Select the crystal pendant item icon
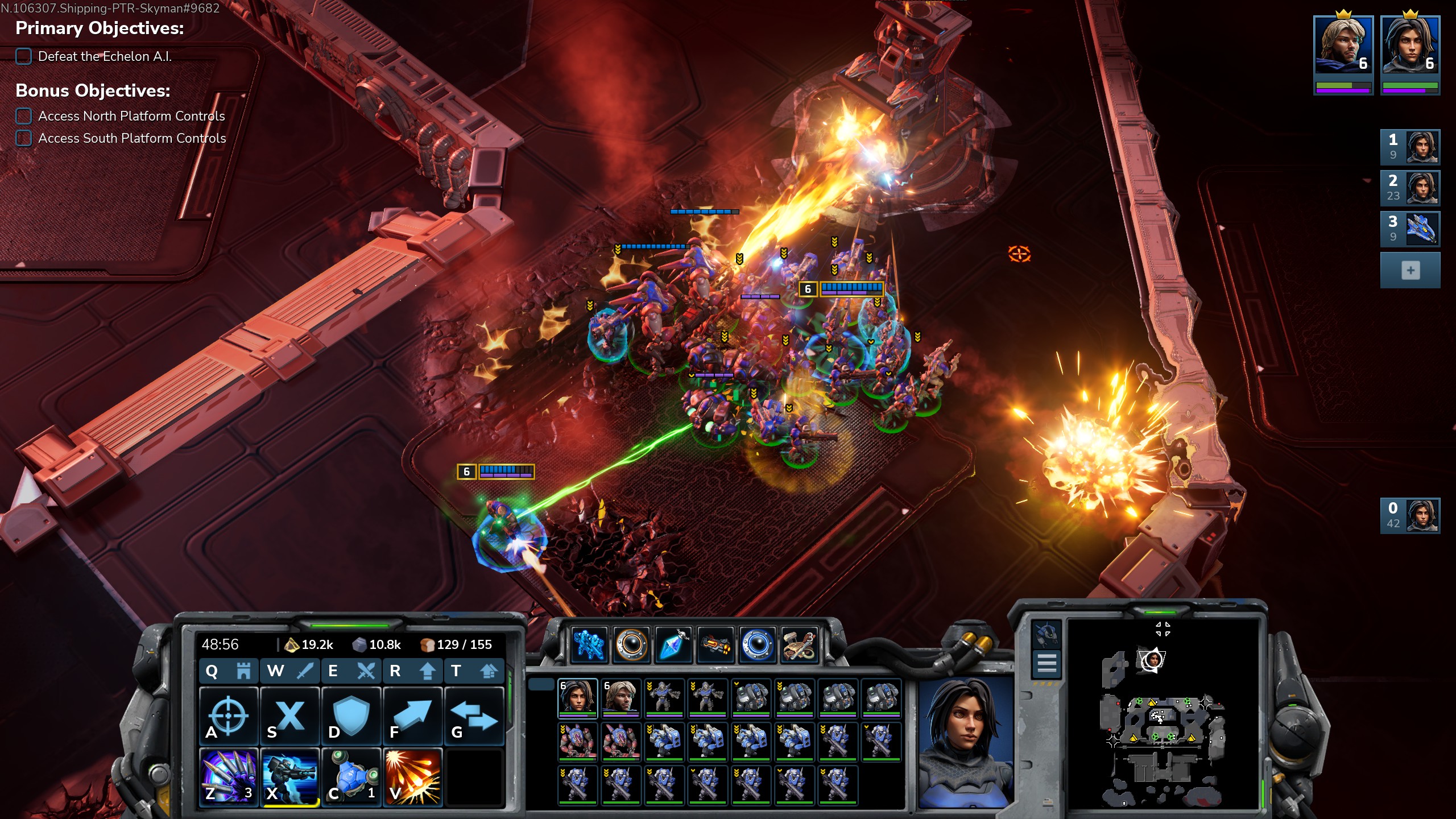 (x=673, y=644)
